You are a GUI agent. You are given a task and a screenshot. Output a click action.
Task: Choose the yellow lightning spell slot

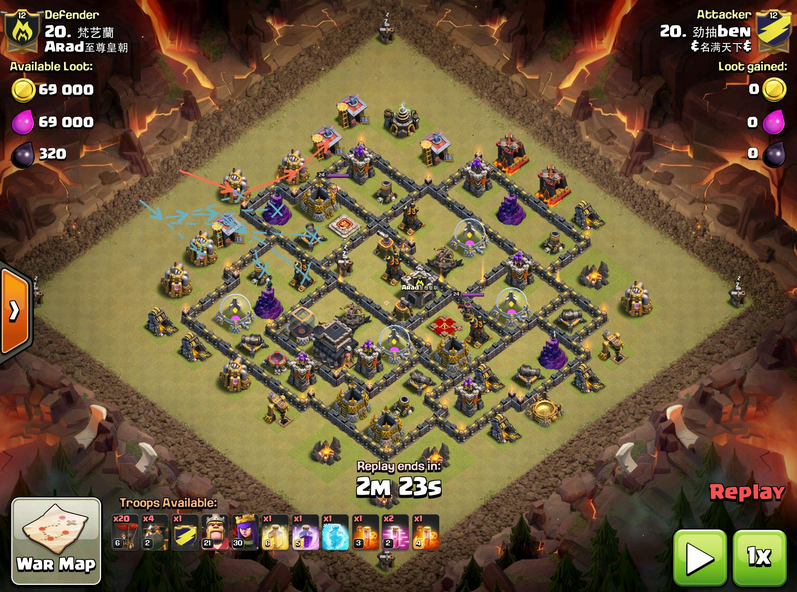[x=274, y=532]
